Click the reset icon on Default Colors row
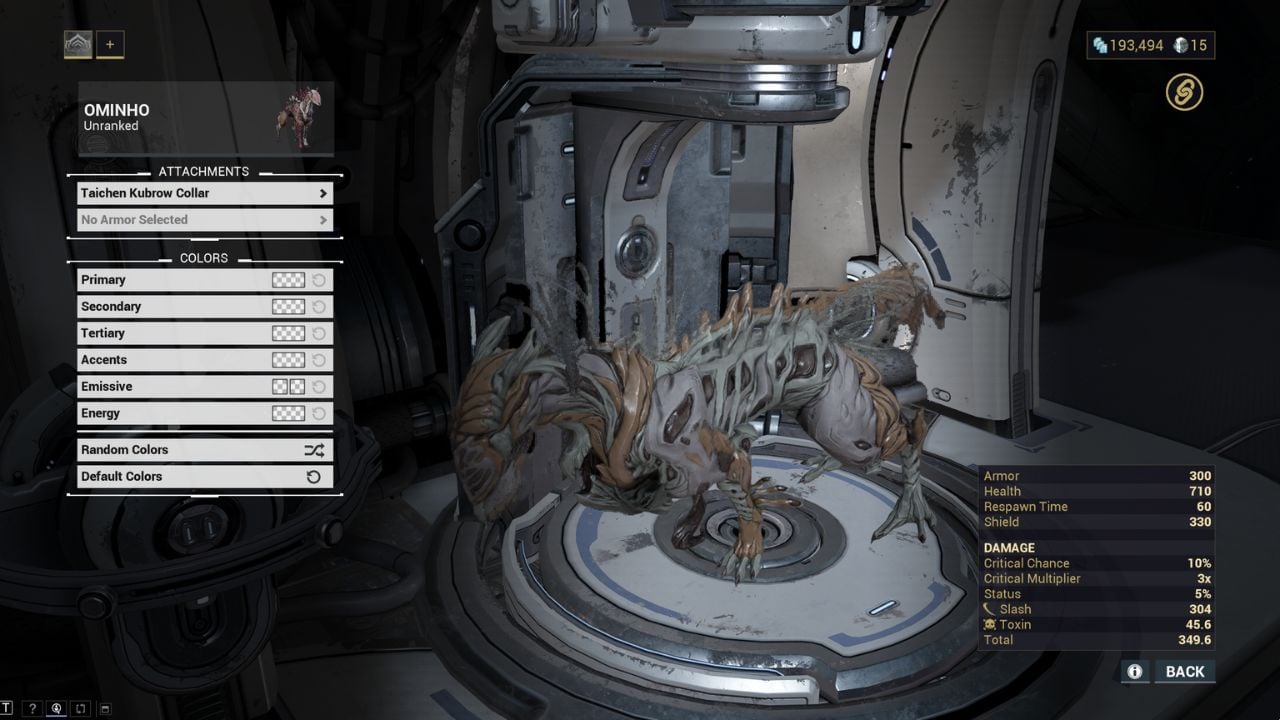 pyautogui.click(x=316, y=476)
